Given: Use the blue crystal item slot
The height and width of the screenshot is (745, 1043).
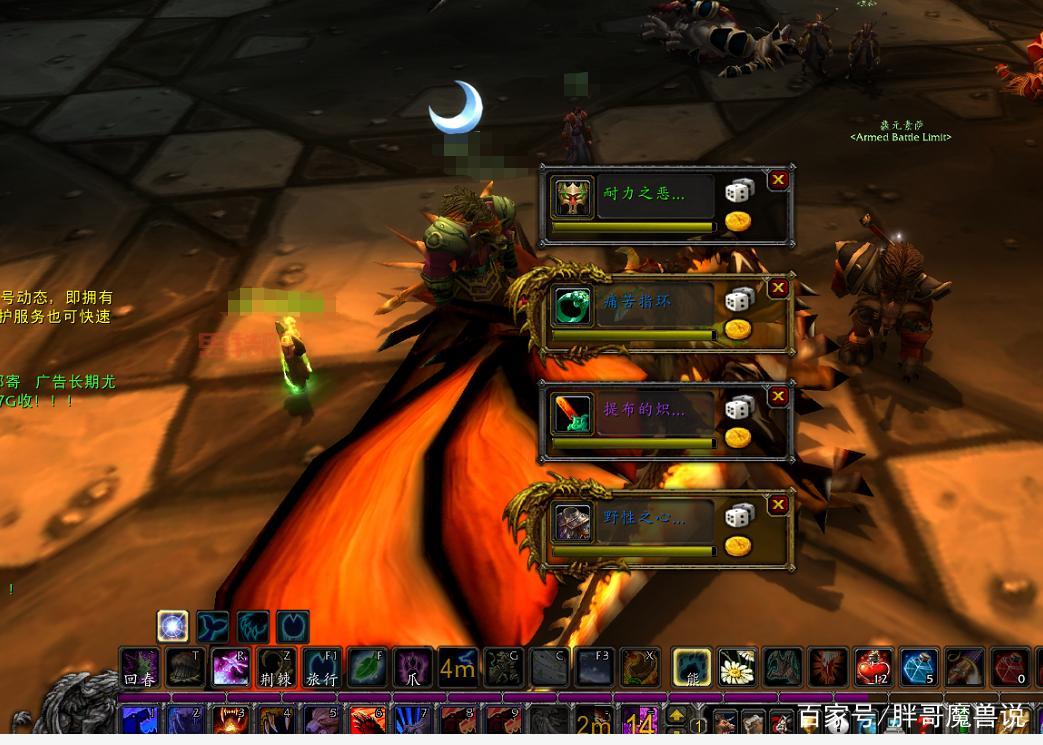Looking at the screenshot, I should [918, 667].
